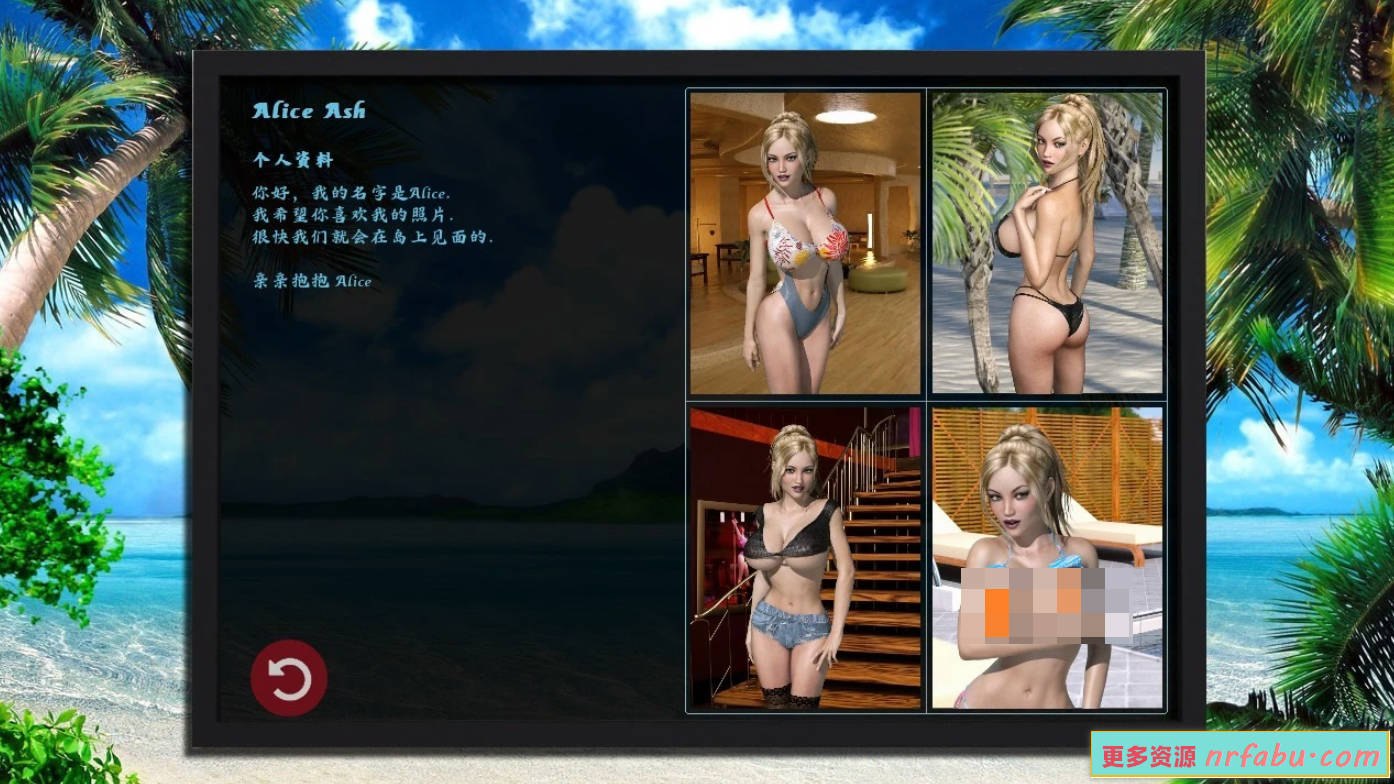Select the photo gallery grid frame
Screen dimensions: 1394x784
click(925, 400)
